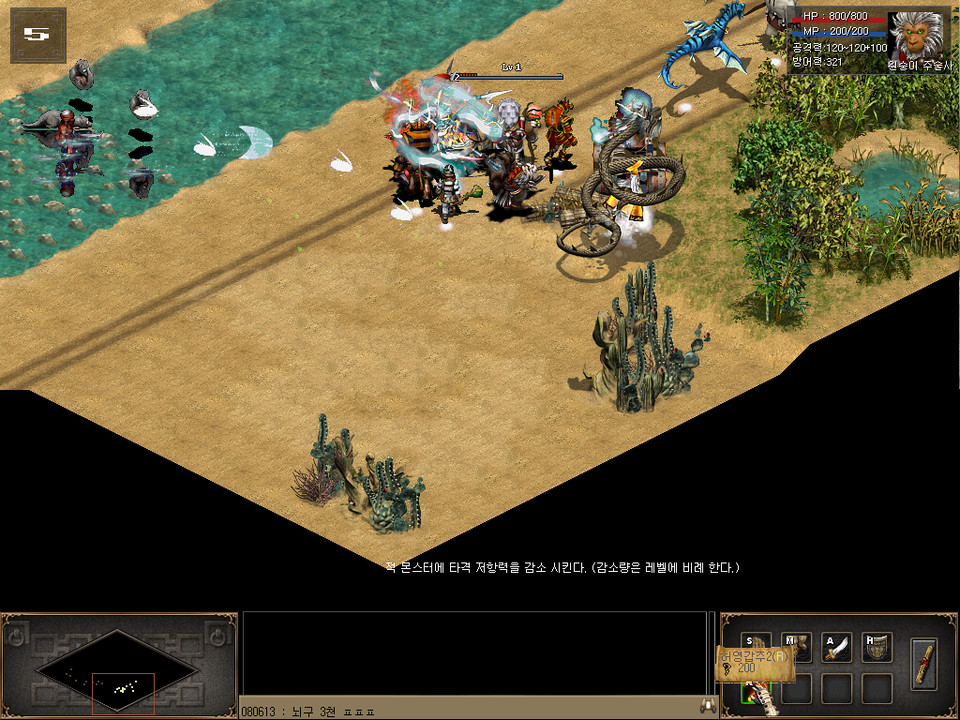Click the diamond-shaped minimap
The height and width of the screenshot is (720, 960).
(118, 665)
